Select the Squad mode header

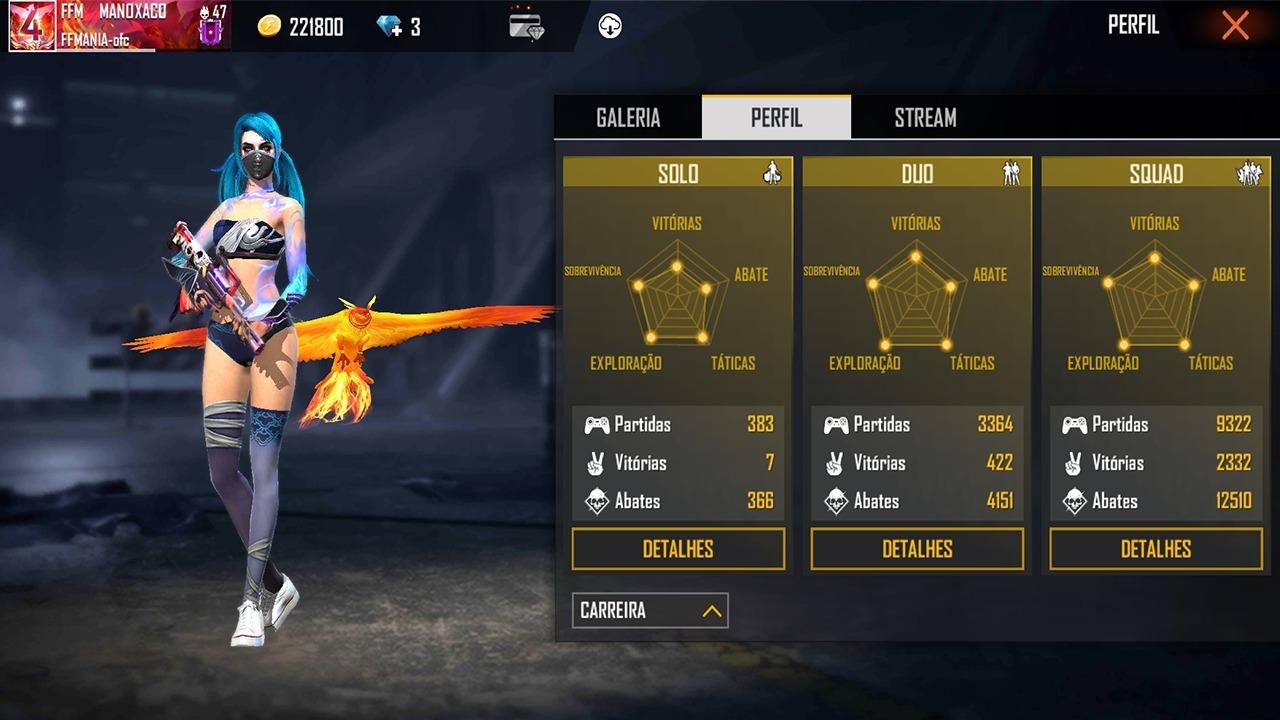(x=1156, y=173)
